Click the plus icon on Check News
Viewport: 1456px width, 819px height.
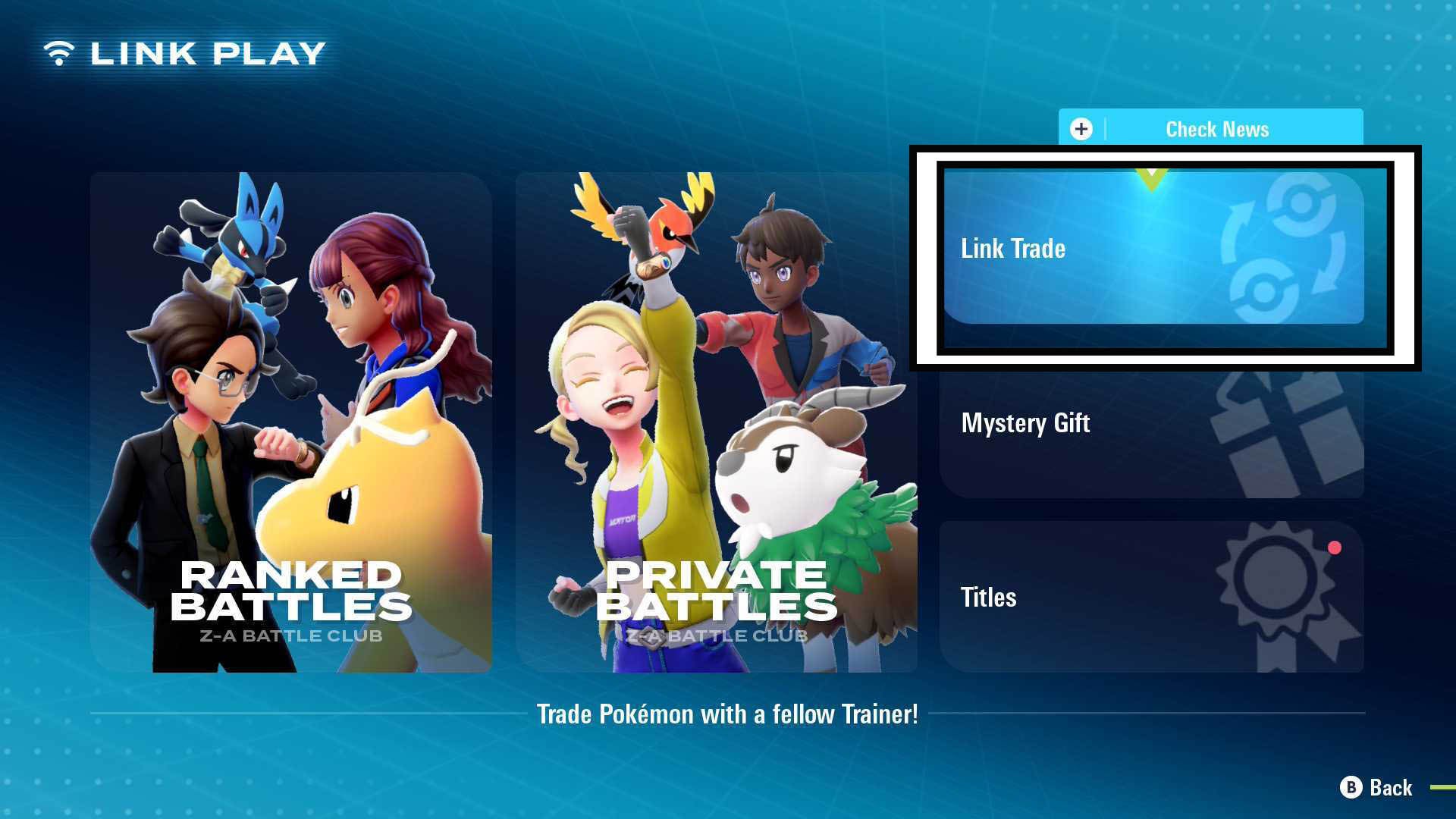coord(1081,129)
